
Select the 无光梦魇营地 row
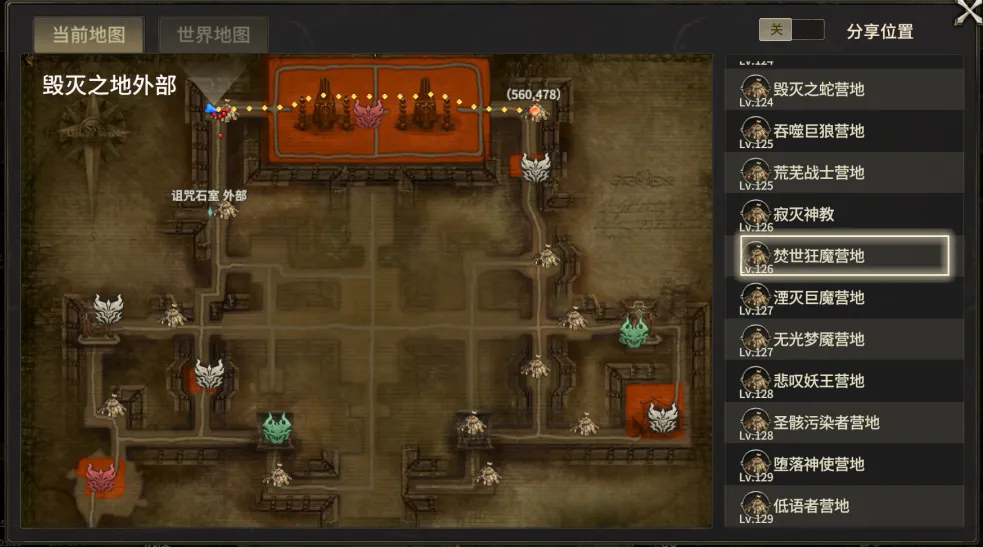click(x=844, y=339)
